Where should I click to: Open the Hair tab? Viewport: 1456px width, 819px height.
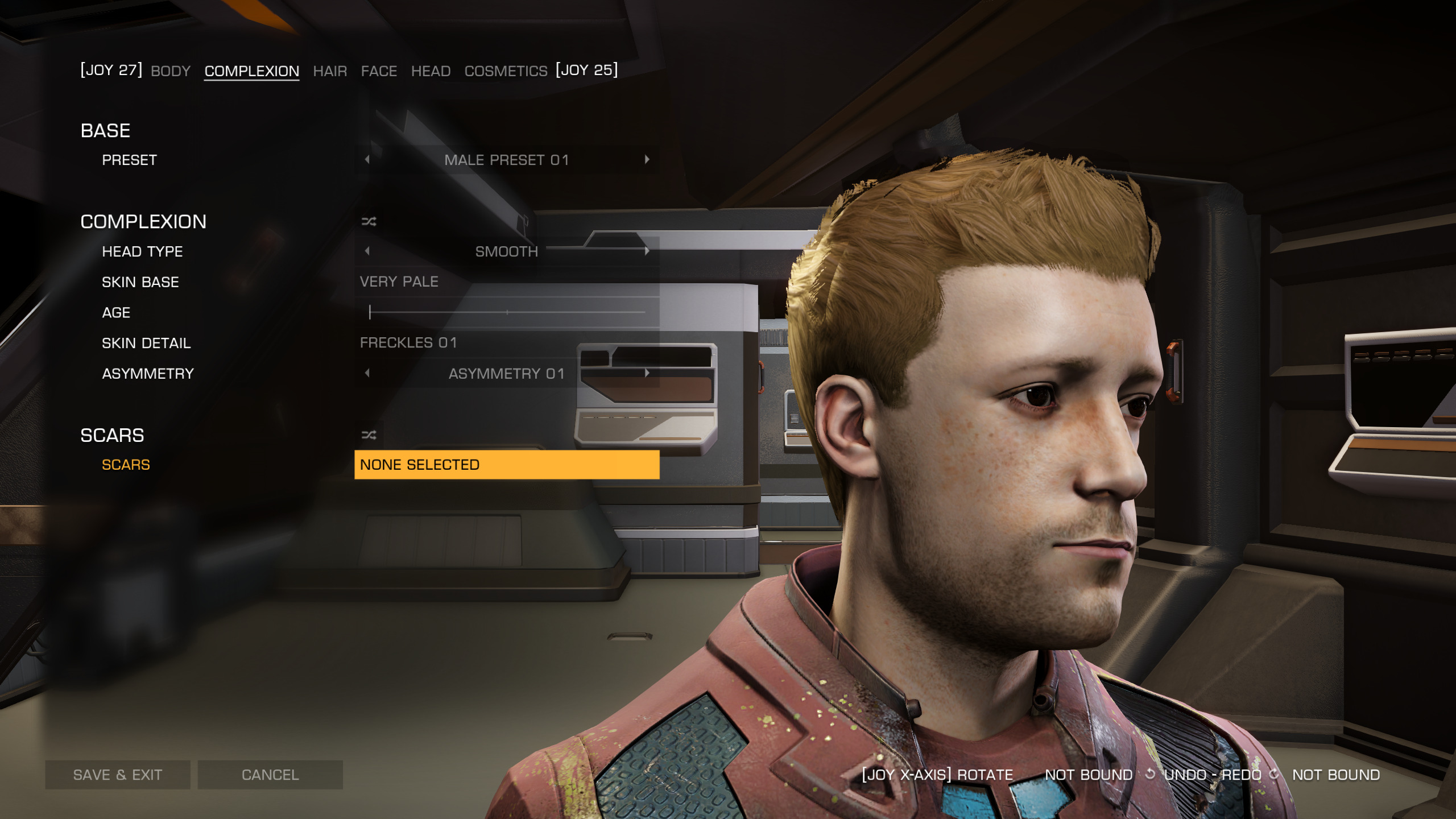[x=330, y=71]
